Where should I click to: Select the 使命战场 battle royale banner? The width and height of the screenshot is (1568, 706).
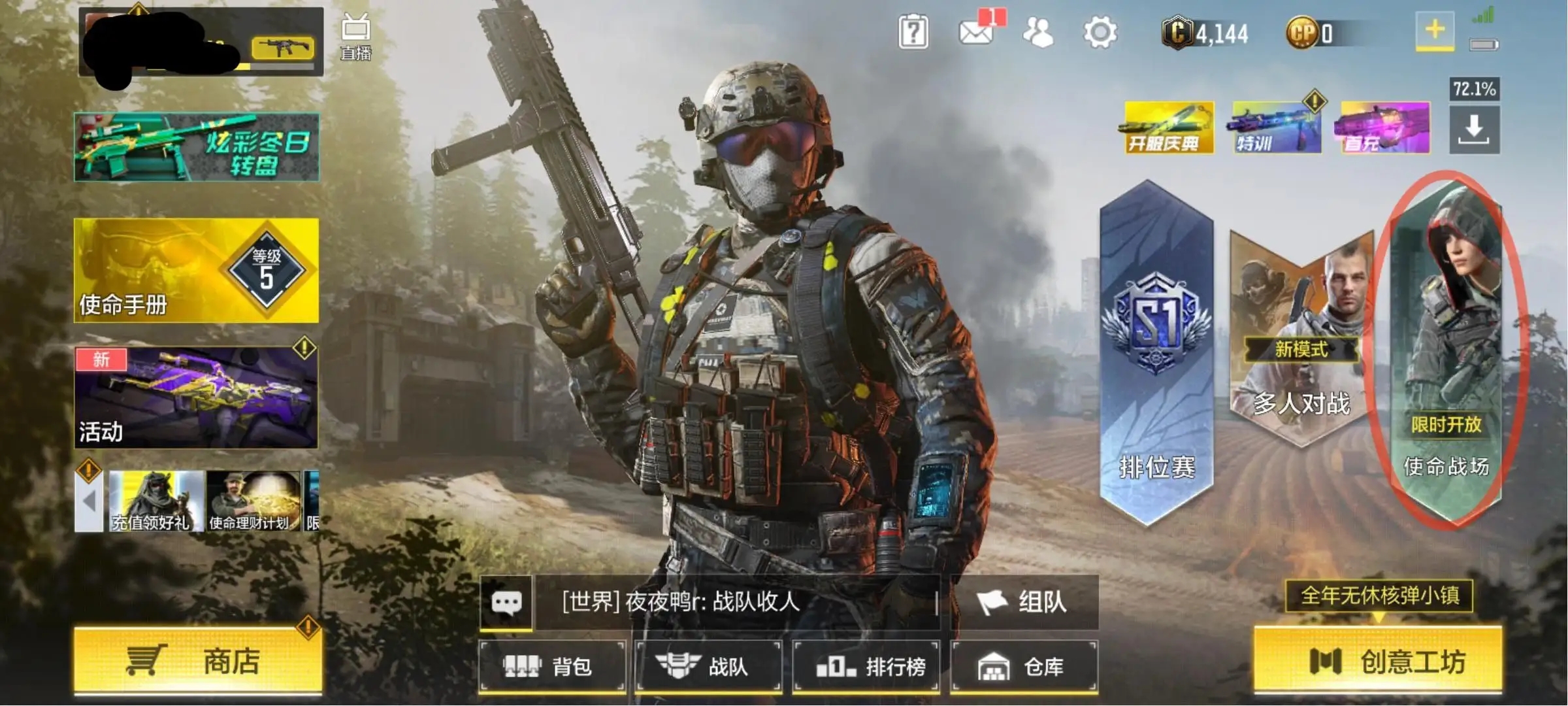pos(1446,353)
